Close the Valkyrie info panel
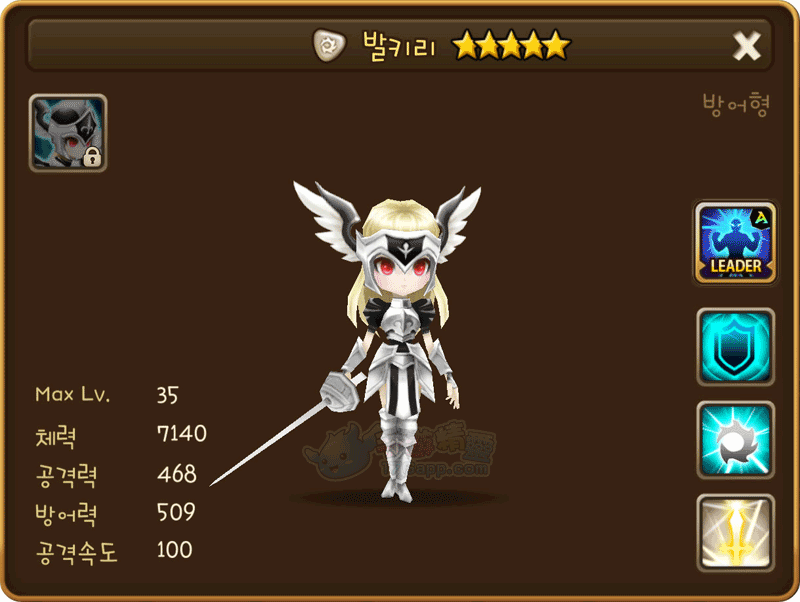This screenshot has height=602, width=800. pyautogui.click(x=747, y=45)
